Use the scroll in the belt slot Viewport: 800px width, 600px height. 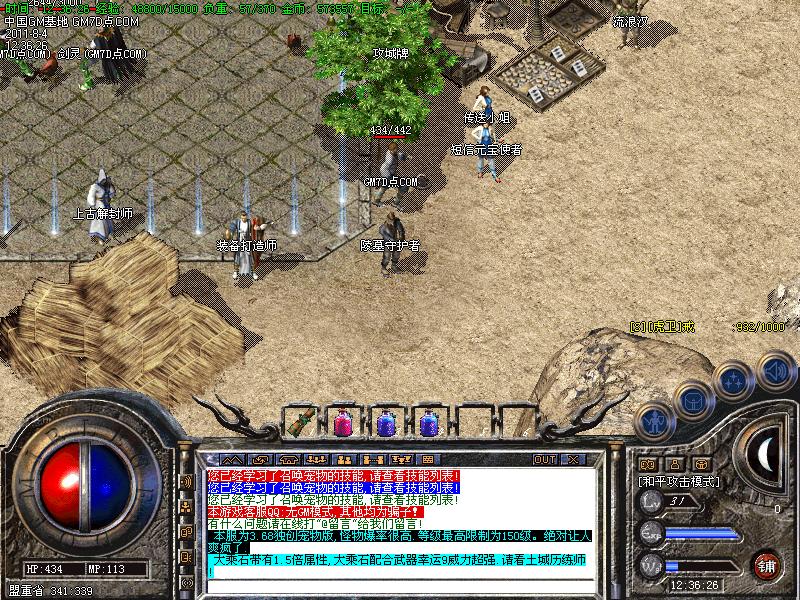click(297, 422)
